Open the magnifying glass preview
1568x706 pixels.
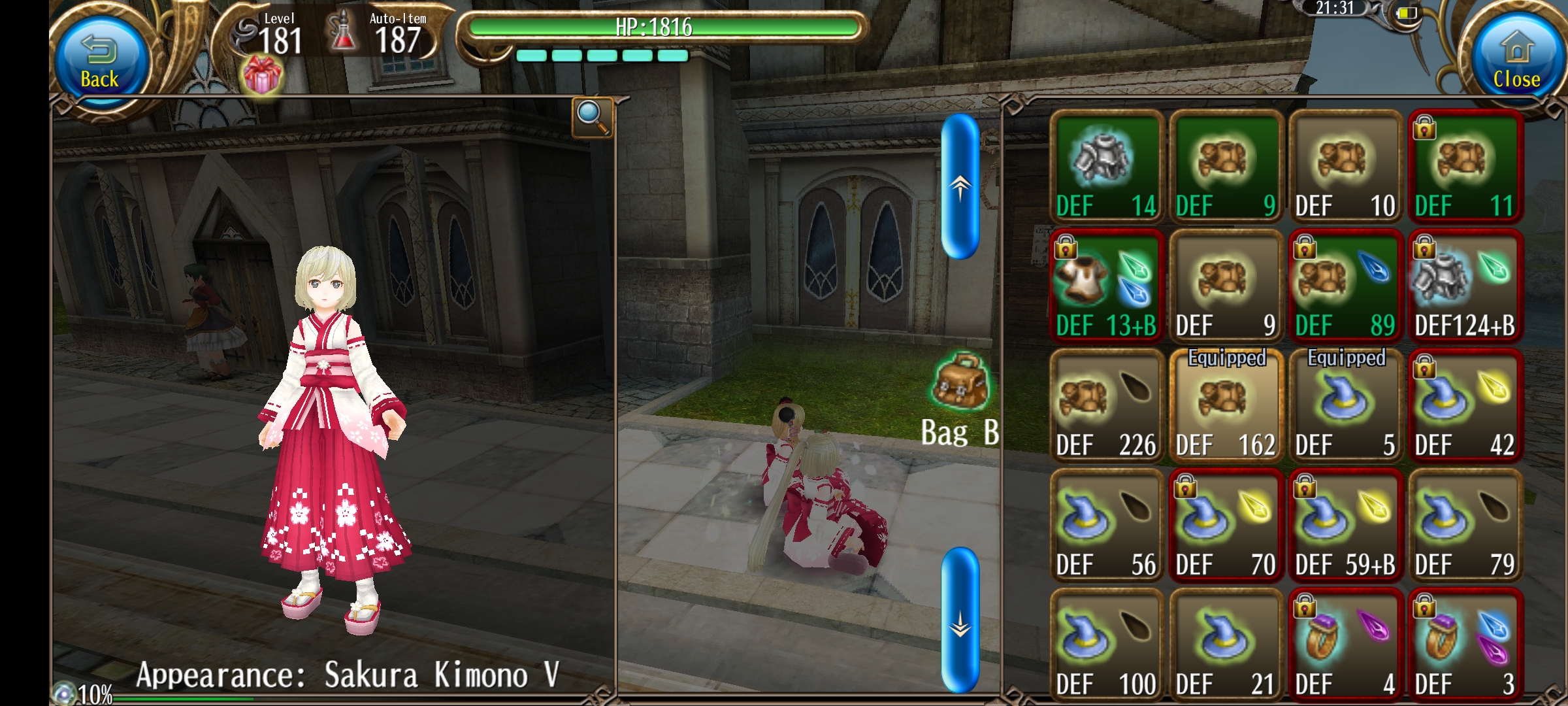coord(592,117)
